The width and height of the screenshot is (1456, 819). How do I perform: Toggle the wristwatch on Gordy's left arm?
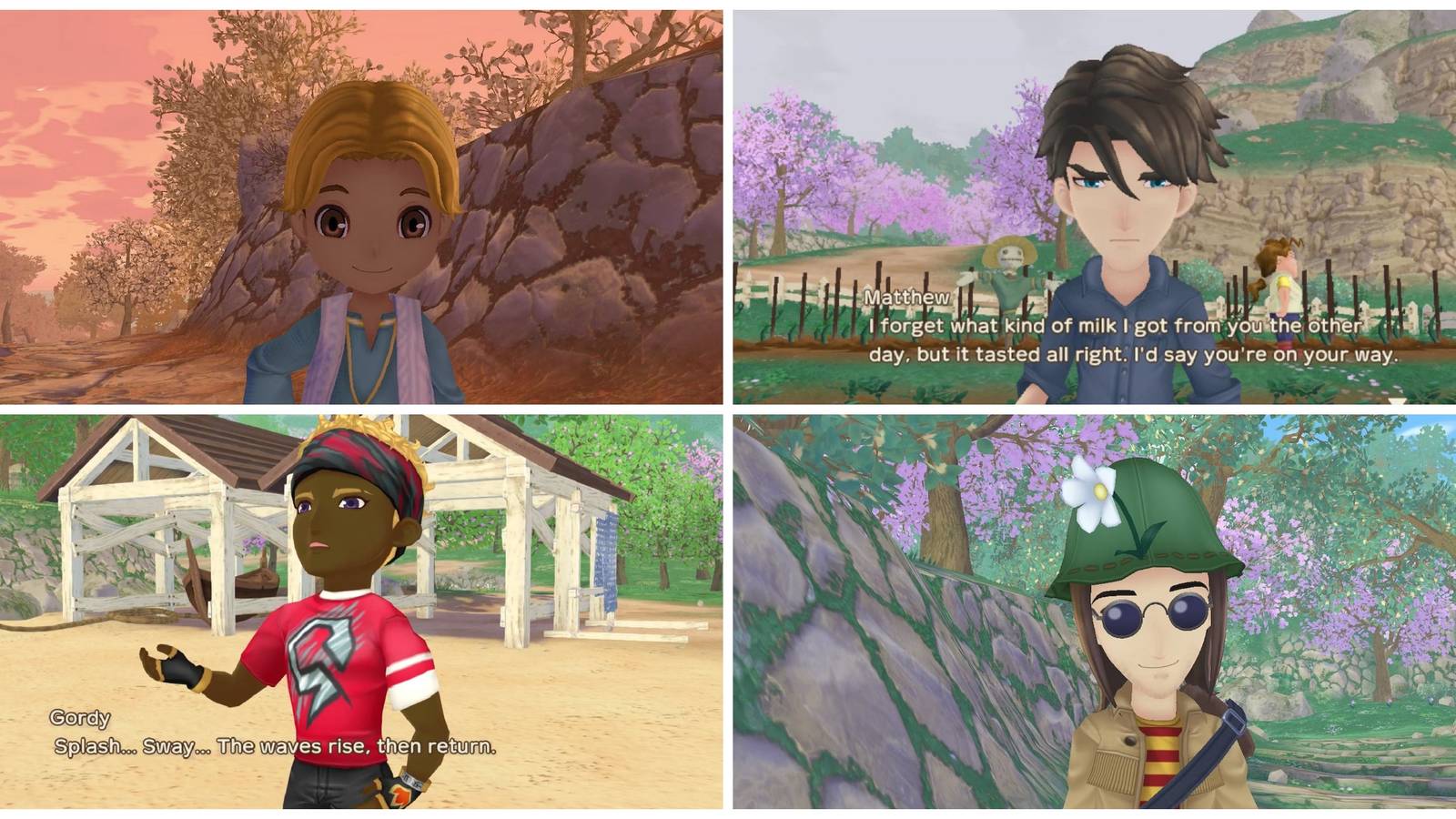pyautogui.click(x=411, y=781)
